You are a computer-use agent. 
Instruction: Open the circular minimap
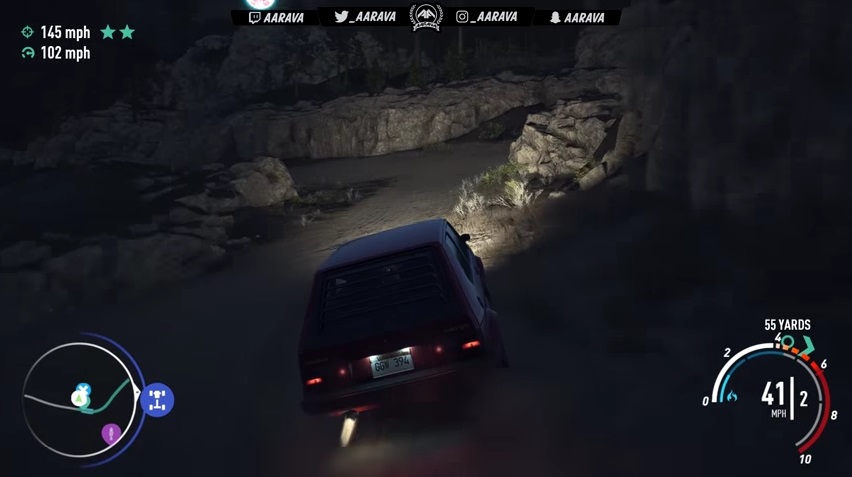(x=79, y=400)
